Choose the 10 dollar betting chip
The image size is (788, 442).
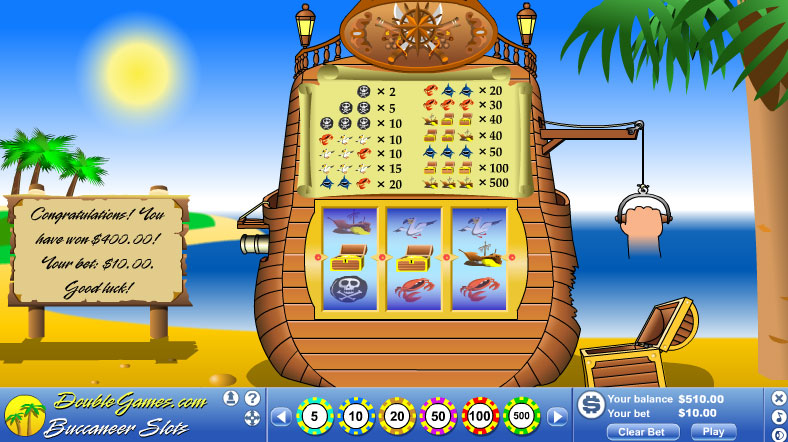click(356, 415)
